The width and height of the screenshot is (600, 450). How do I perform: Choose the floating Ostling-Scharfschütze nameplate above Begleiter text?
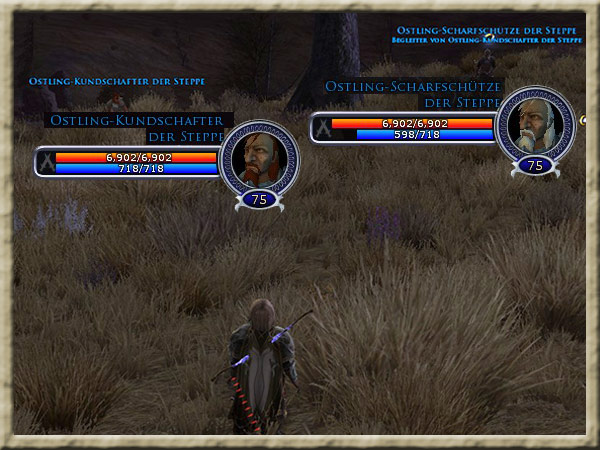(x=487, y=30)
